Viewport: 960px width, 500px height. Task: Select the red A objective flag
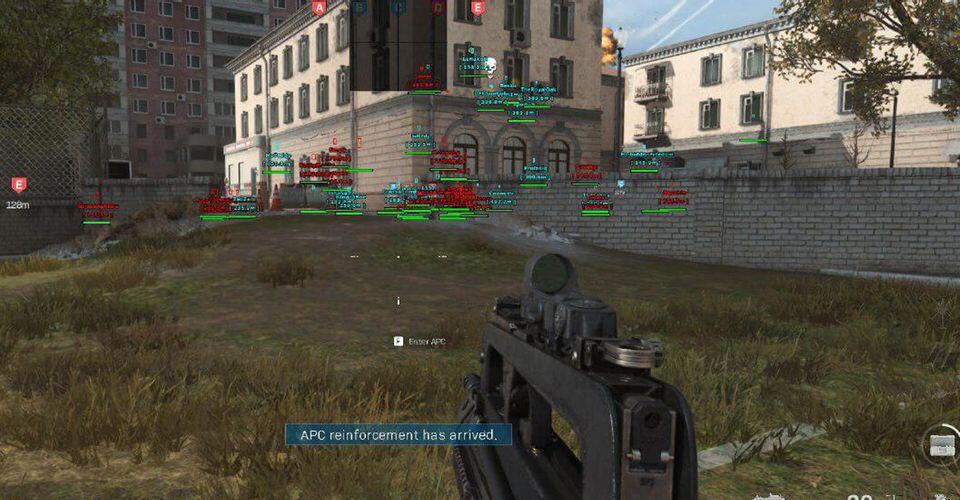click(319, 8)
